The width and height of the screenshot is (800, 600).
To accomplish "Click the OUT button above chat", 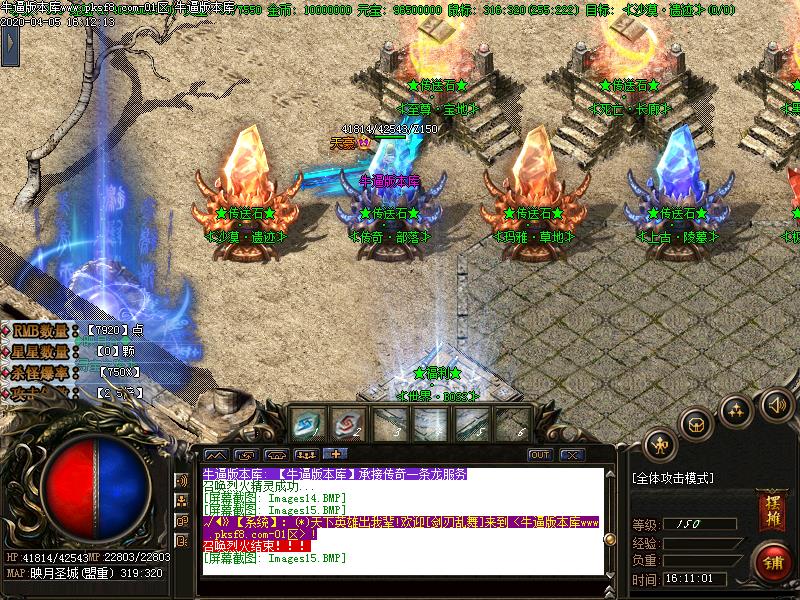I will click(x=540, y=454).
